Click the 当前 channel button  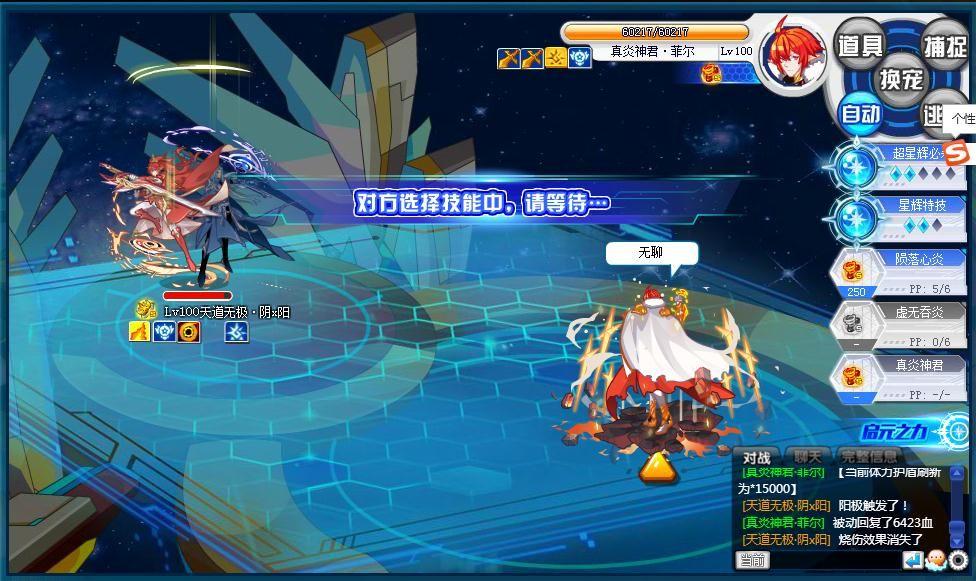pos(753,560)
